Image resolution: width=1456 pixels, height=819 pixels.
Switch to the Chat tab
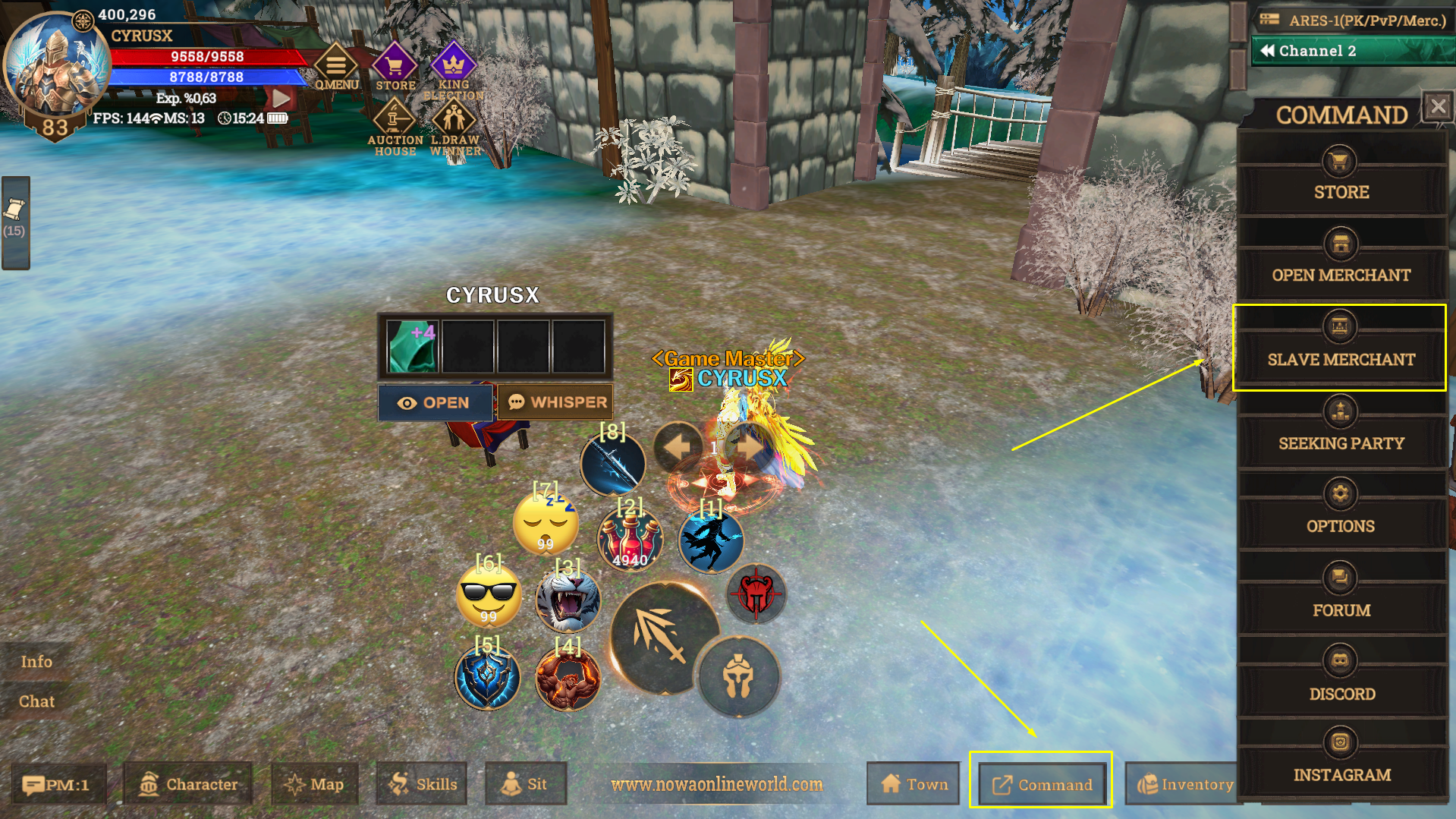coord(36,701)
